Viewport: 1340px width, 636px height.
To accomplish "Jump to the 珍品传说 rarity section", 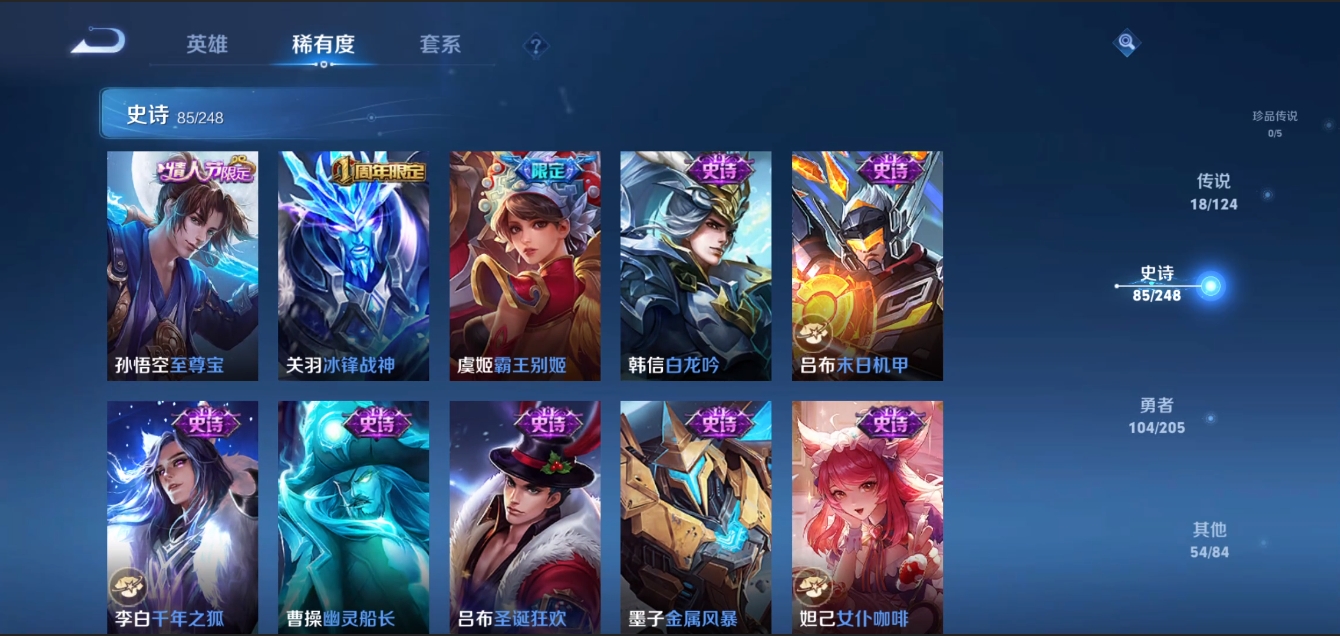I will point(1274,123).
